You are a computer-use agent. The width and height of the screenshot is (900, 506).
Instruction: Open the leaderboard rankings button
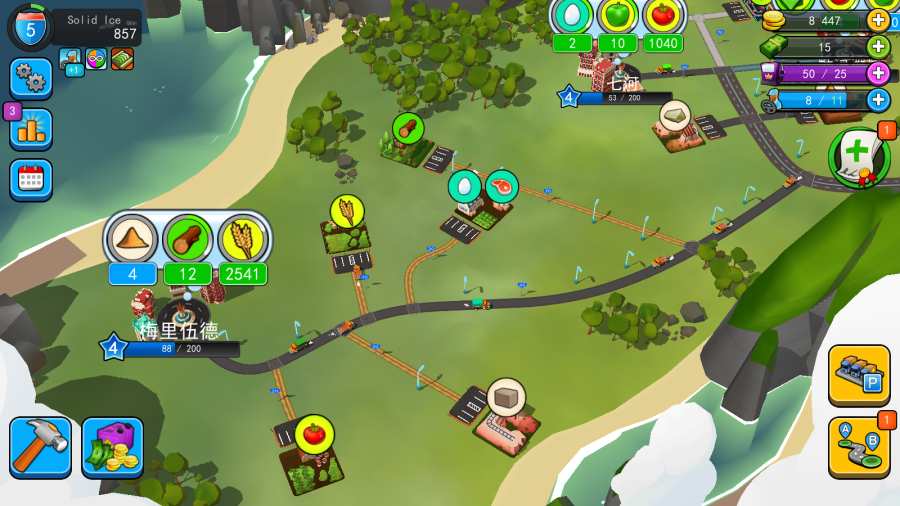coord(31,129)
